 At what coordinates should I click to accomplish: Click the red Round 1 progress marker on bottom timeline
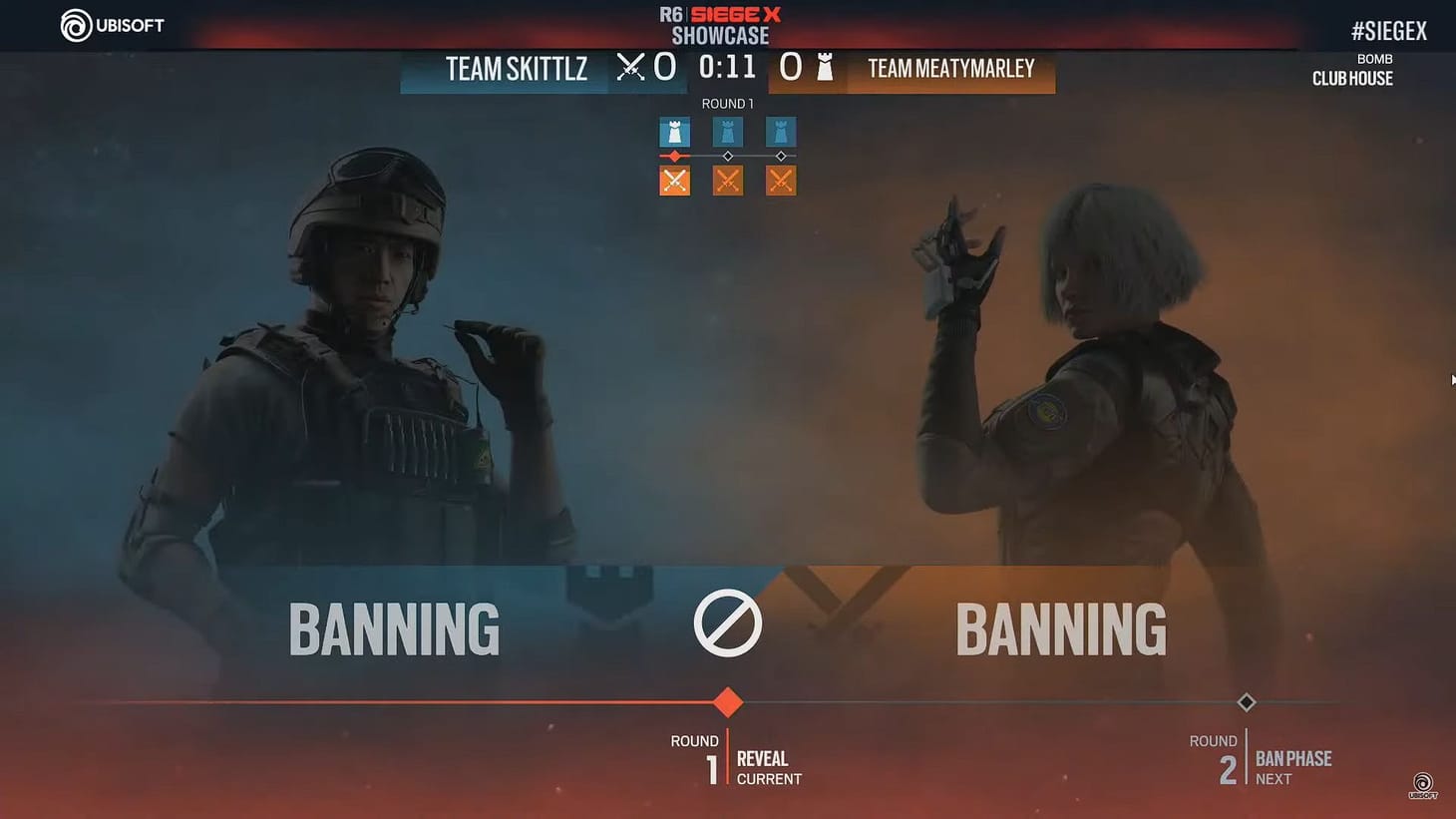(727, 702)
